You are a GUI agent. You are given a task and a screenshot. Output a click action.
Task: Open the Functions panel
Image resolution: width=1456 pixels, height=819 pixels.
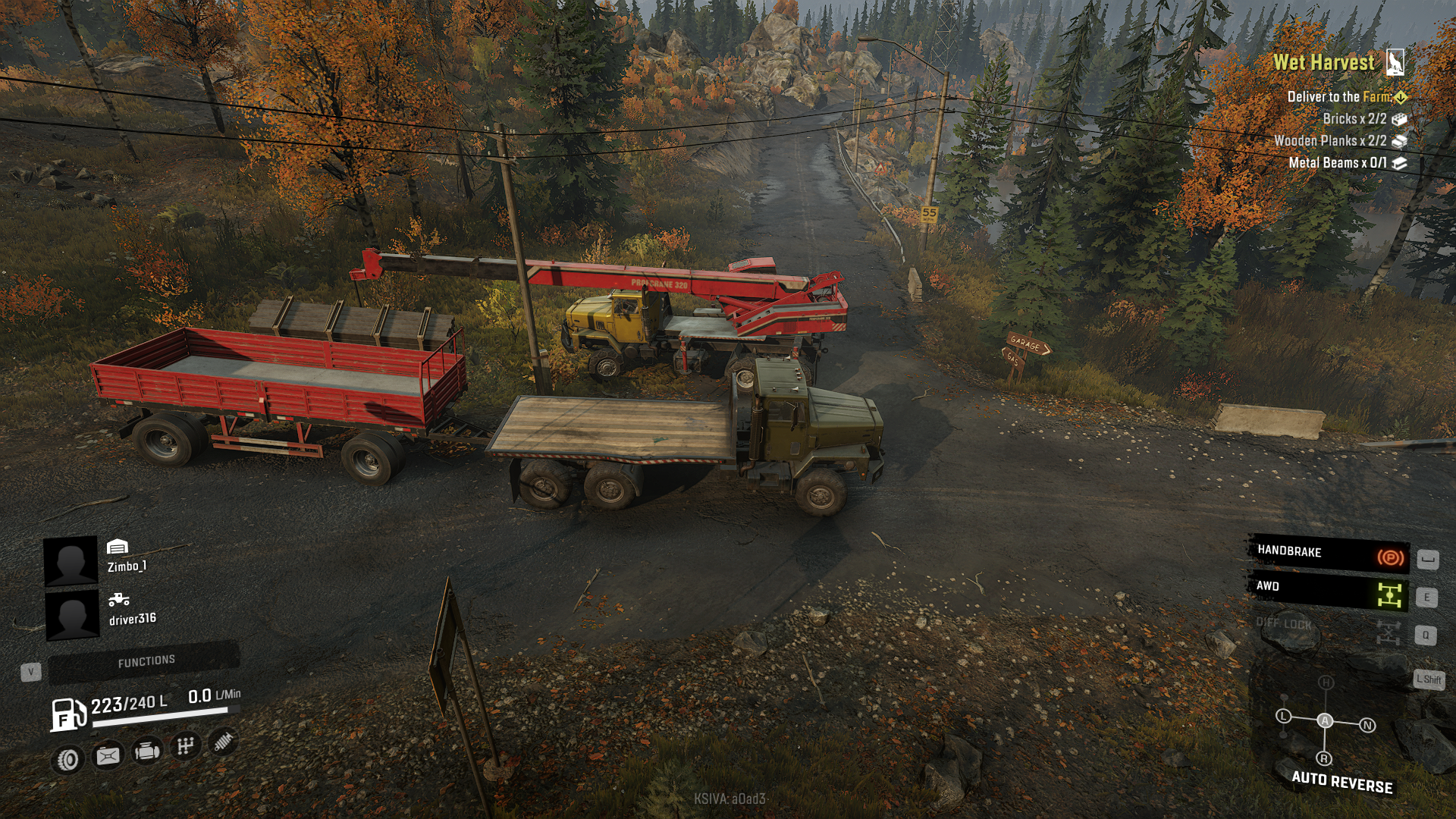tap(146, 661)
